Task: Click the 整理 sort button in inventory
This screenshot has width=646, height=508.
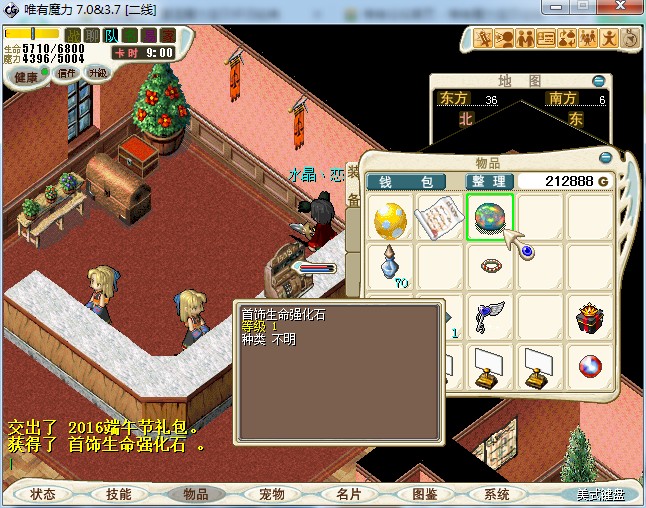Action: tap(490, 181)
